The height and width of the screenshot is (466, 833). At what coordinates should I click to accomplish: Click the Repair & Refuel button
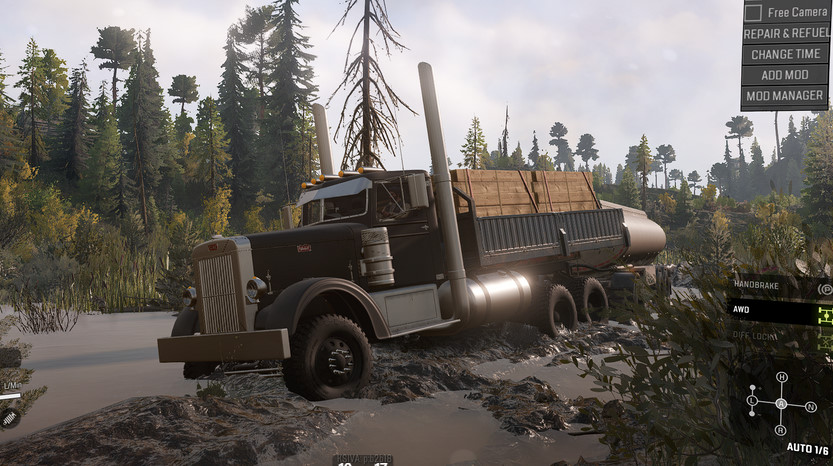785,33
